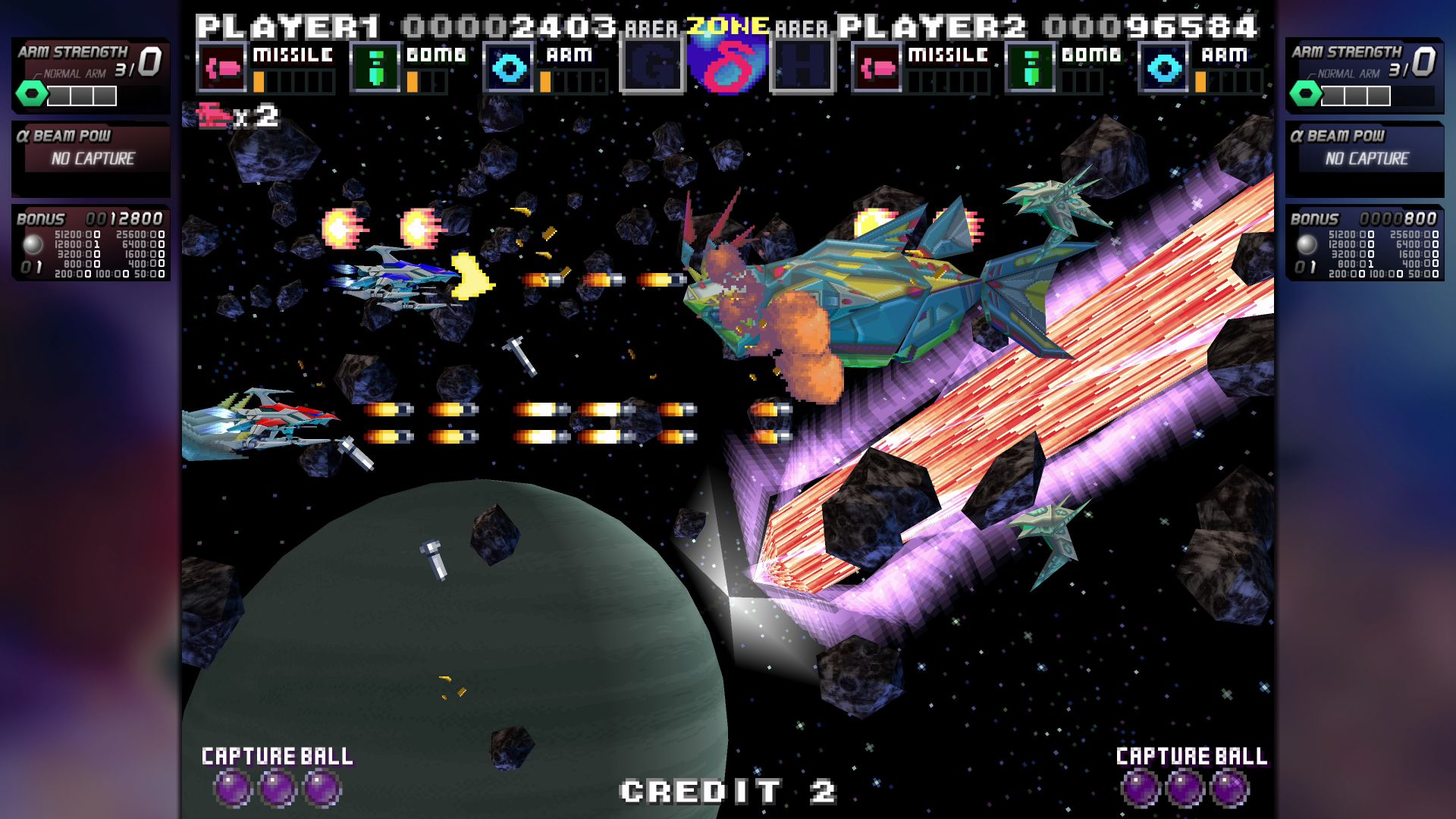This screenshot has width=1456, height=819.
Task: Click Player 2's Bonus table panel
Action: pos(1364,243)
